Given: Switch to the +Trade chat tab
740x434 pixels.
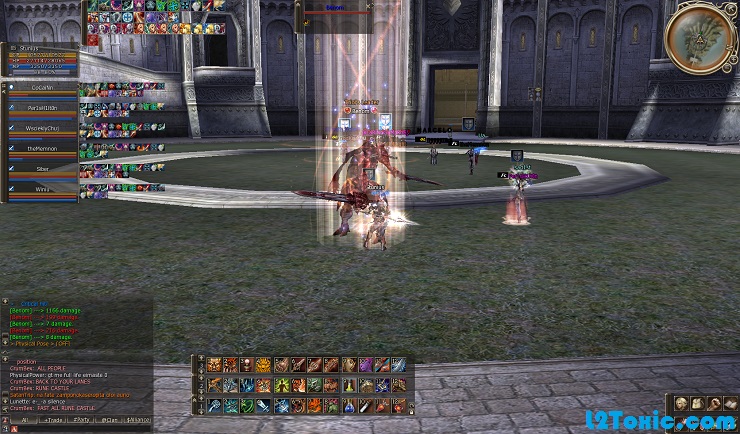Looking at the screenshot, I should pyautogui.click(x=51, y=420).
